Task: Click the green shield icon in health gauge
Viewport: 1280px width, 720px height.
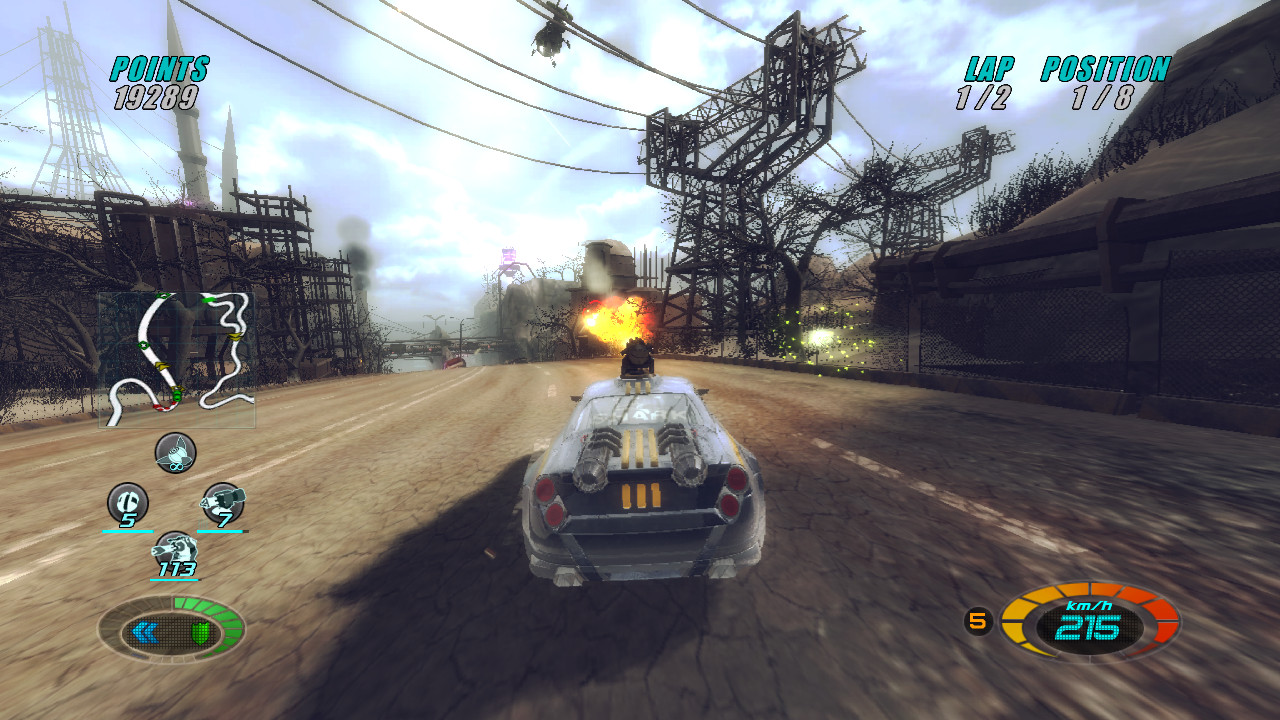Action: click(x=200, y=632)
